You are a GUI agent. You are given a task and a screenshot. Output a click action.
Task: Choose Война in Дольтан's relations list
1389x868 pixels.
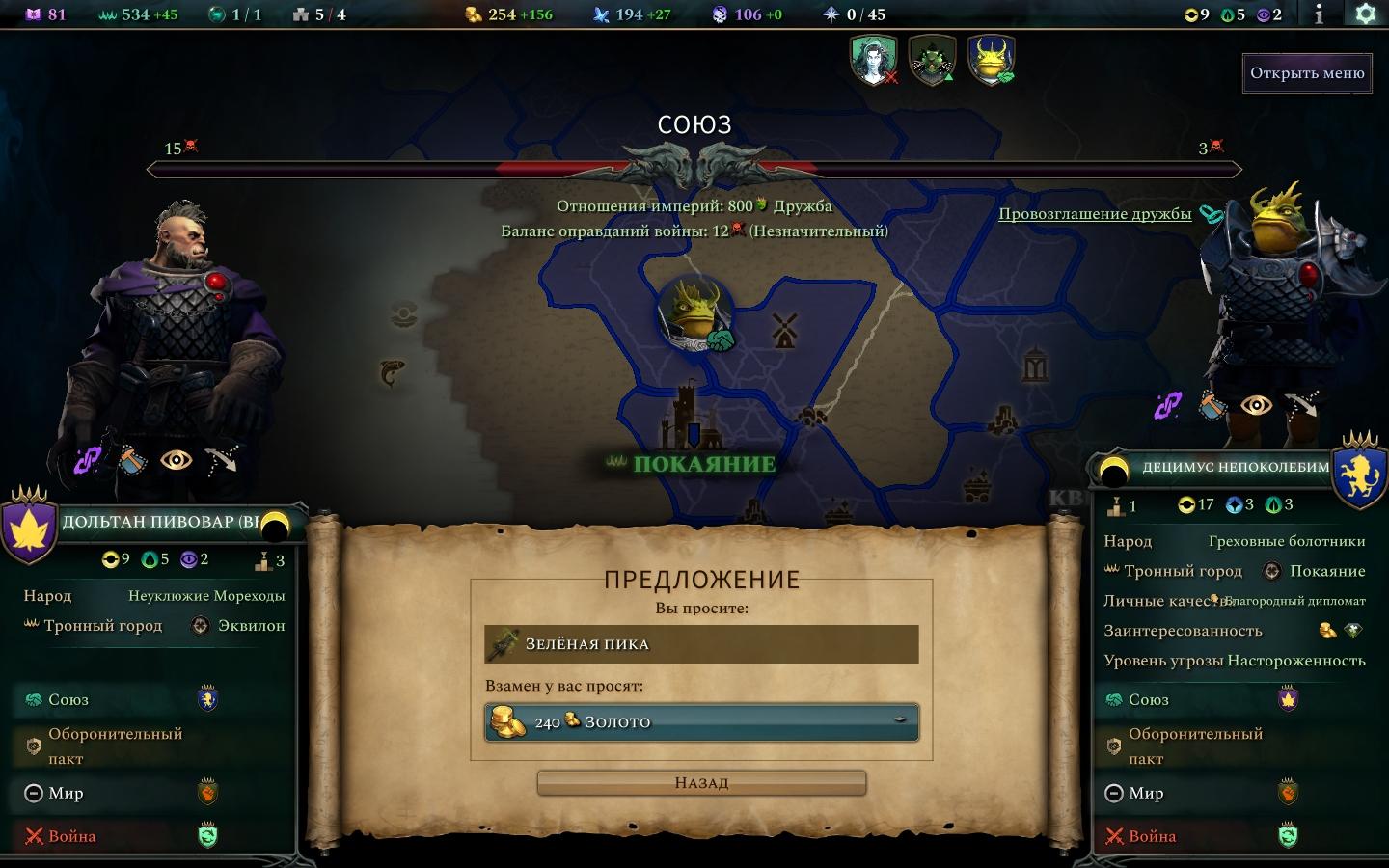72,836
